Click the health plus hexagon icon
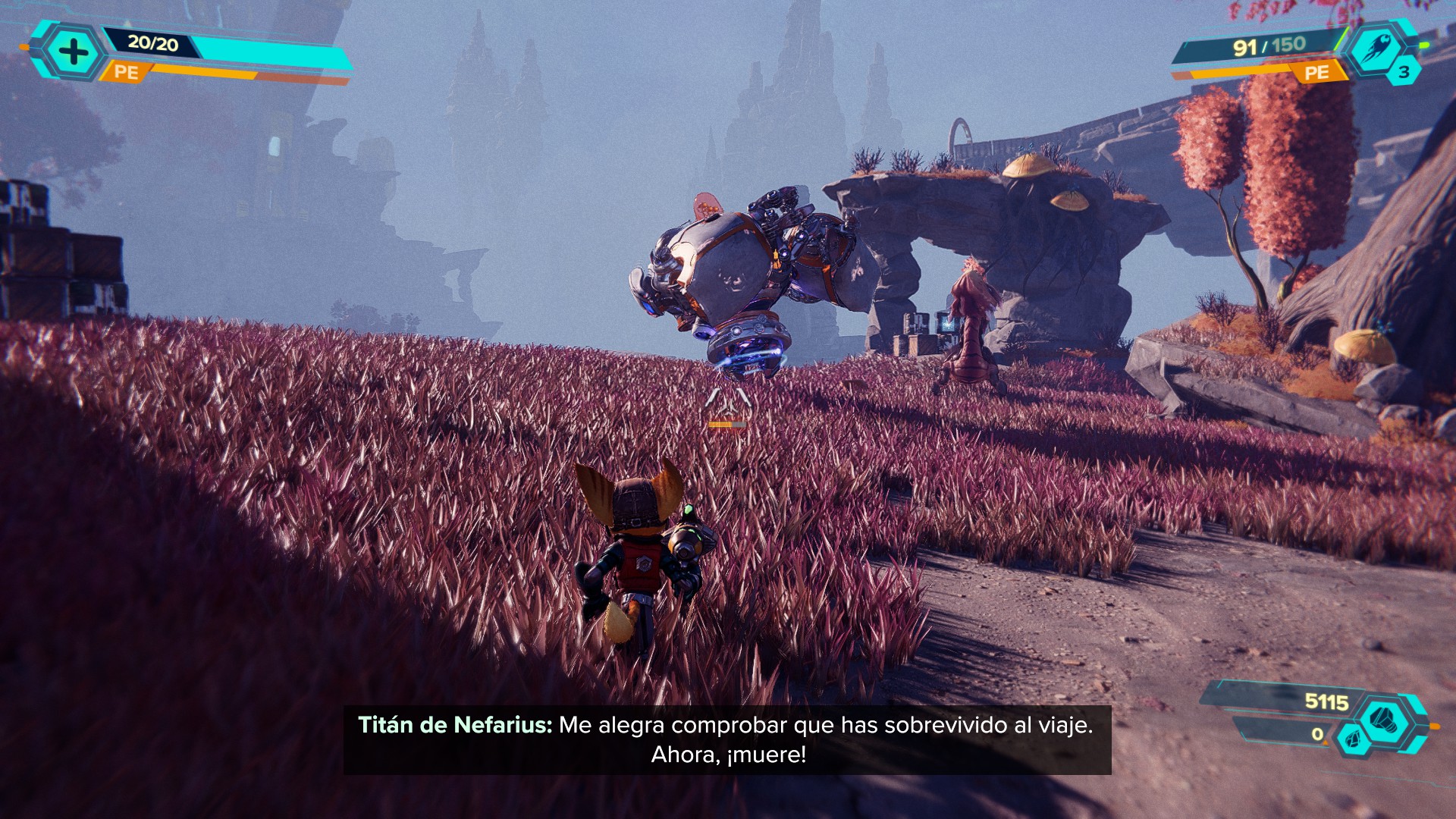Screen dimensions: 1456x819 pyautogui.click(x=74, y=52)
